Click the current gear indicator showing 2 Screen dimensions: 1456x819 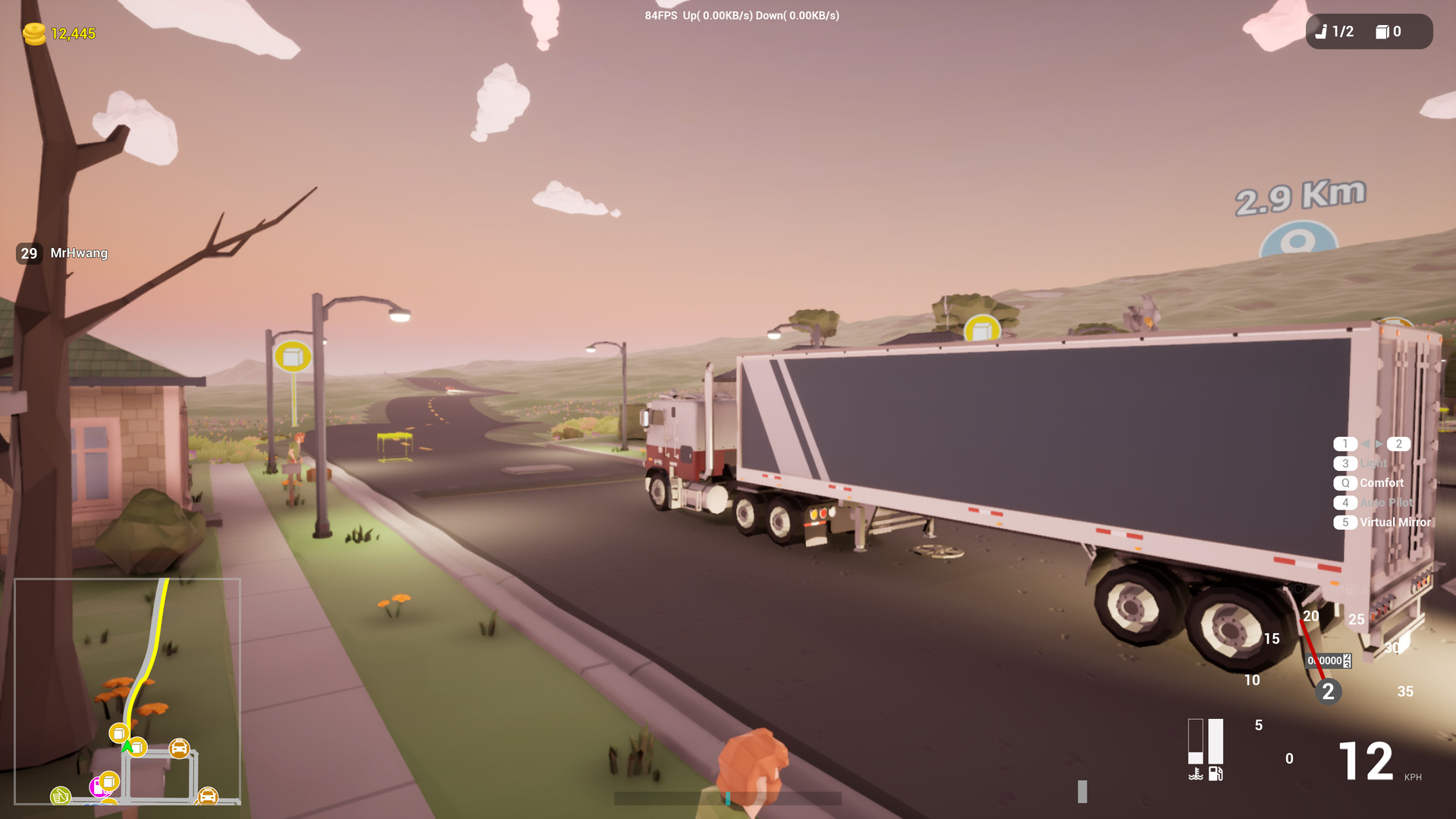[1329, 691]
